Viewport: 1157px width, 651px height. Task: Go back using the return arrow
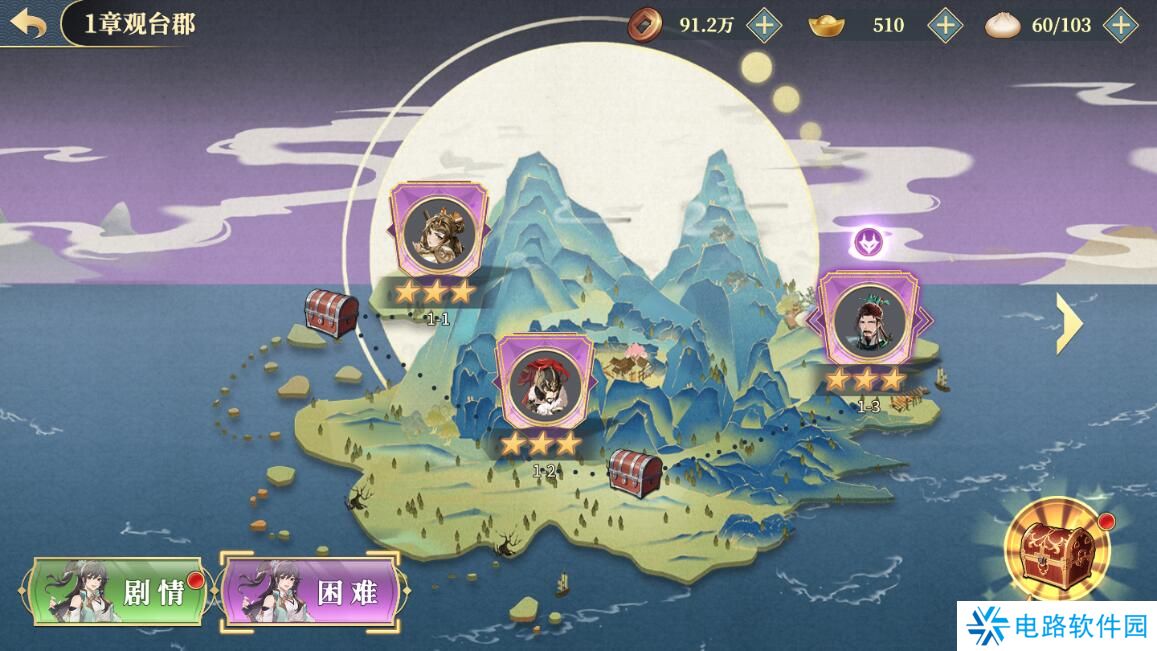[29, 24]
